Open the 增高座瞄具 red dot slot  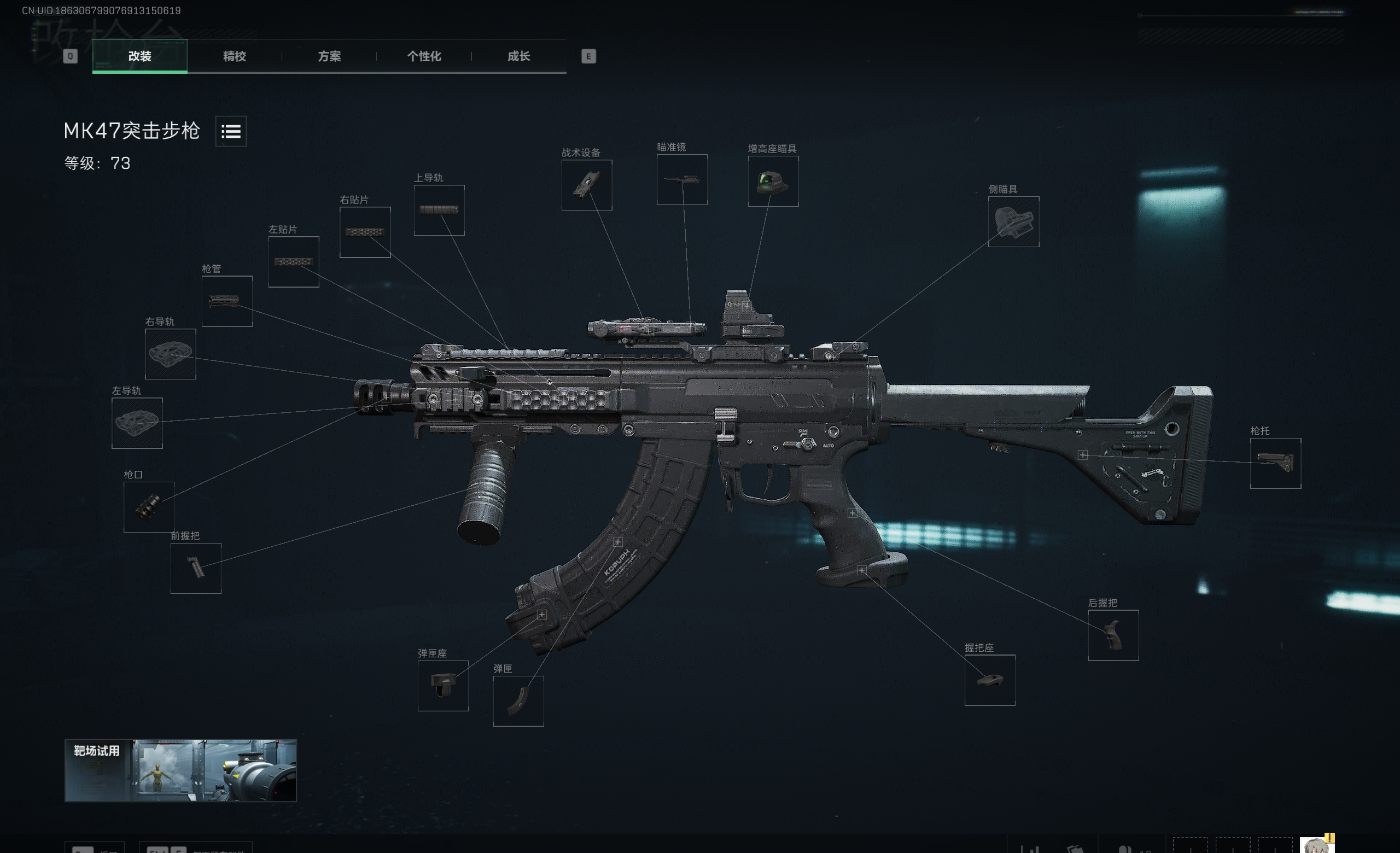tap(773, 181)
